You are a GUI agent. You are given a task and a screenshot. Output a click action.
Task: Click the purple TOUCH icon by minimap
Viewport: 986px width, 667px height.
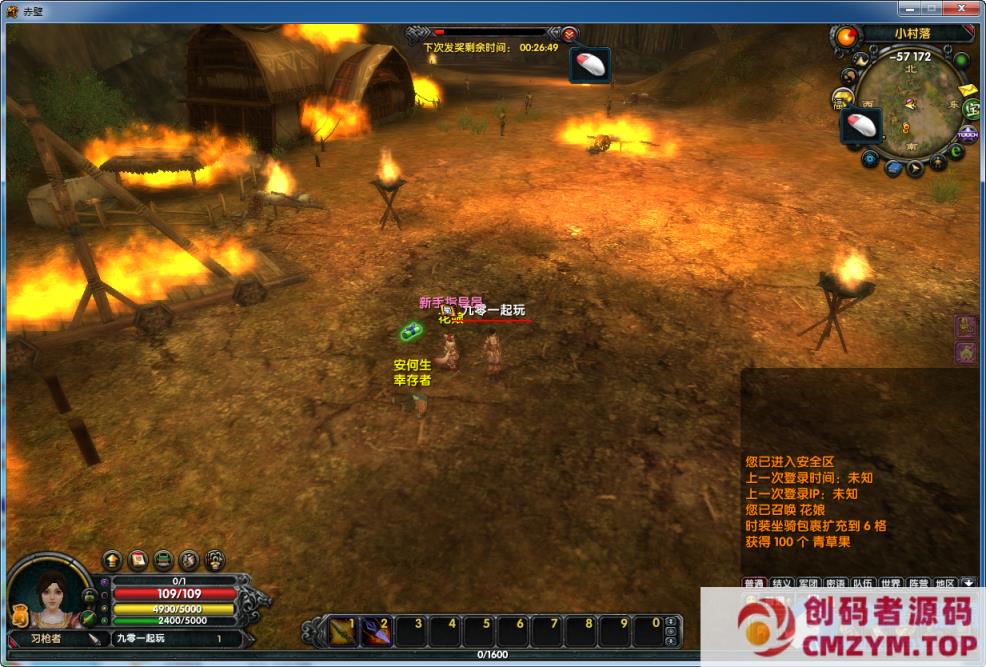pos(967,134)
